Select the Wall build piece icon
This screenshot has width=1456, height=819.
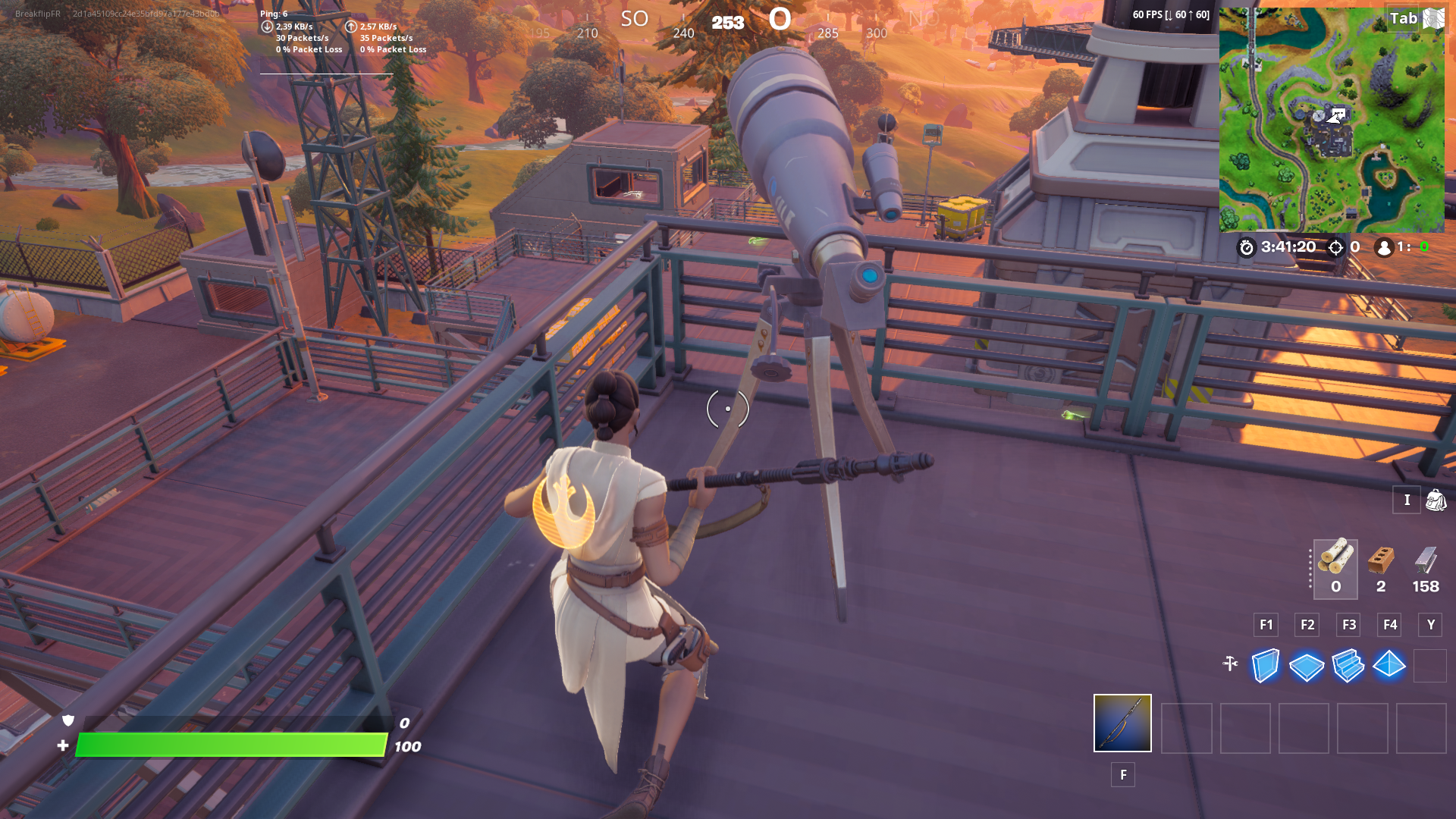tap(1264, 666)
